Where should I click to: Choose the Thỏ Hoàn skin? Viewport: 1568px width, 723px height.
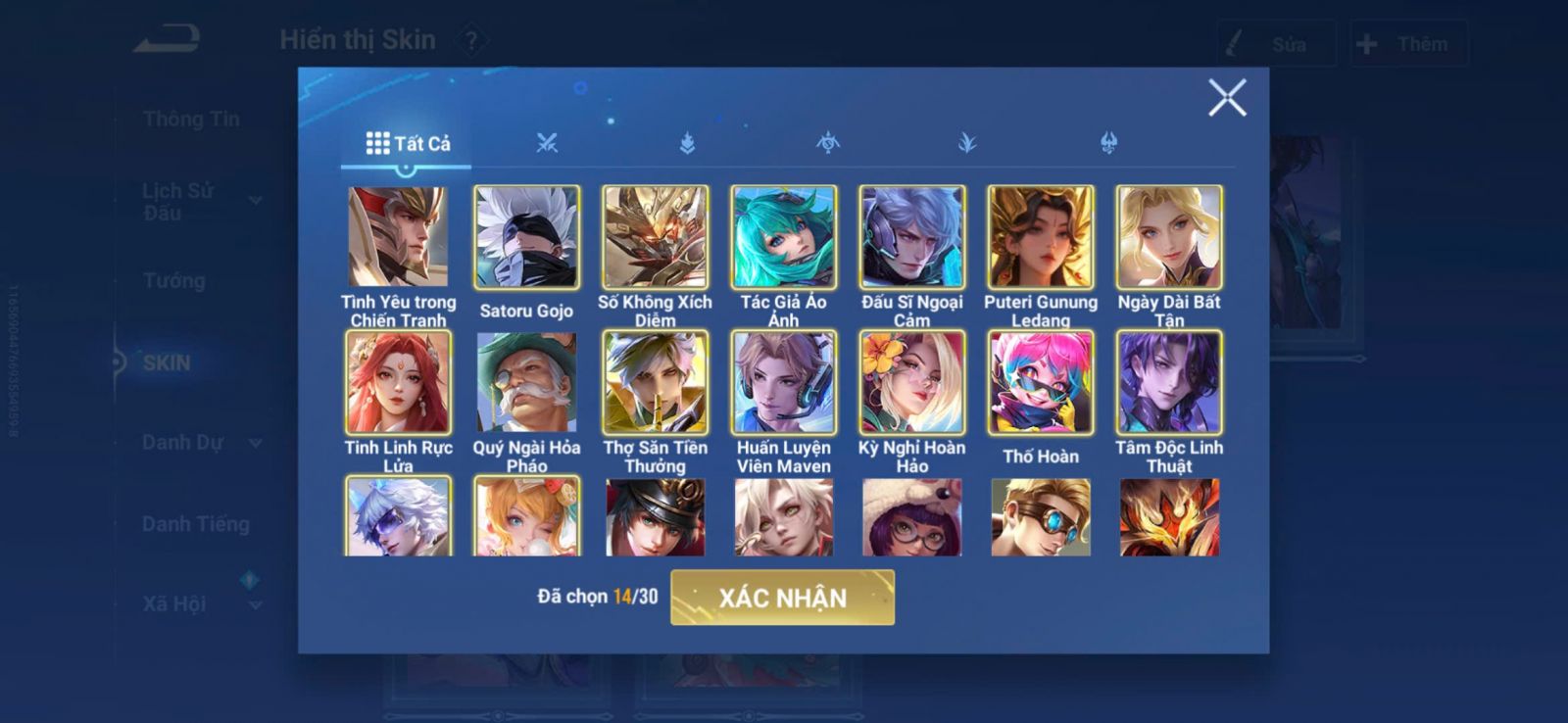(1040, 382)
